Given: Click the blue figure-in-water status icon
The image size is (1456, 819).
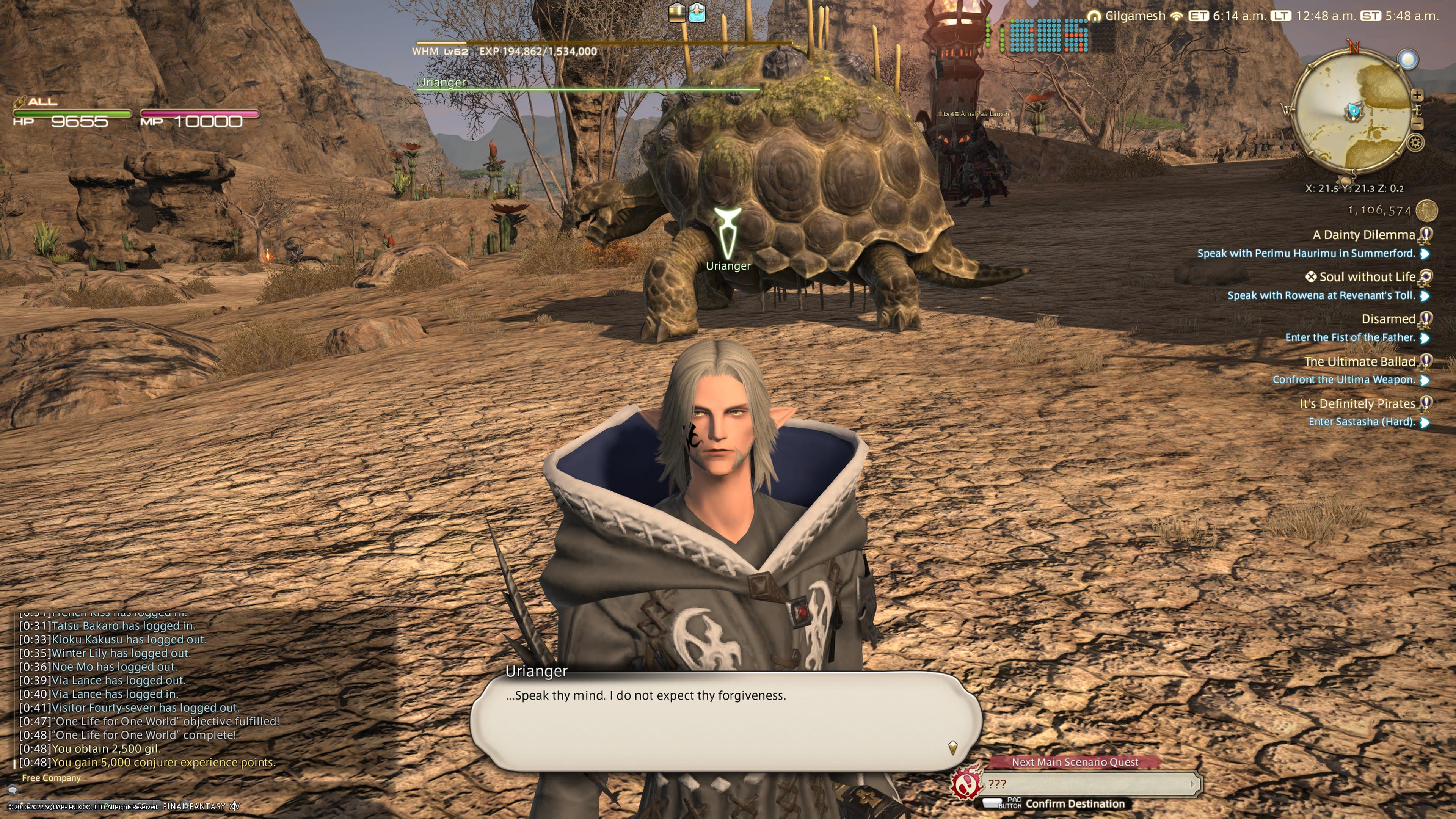Looking at the screenshot, I should coord(698,12).
